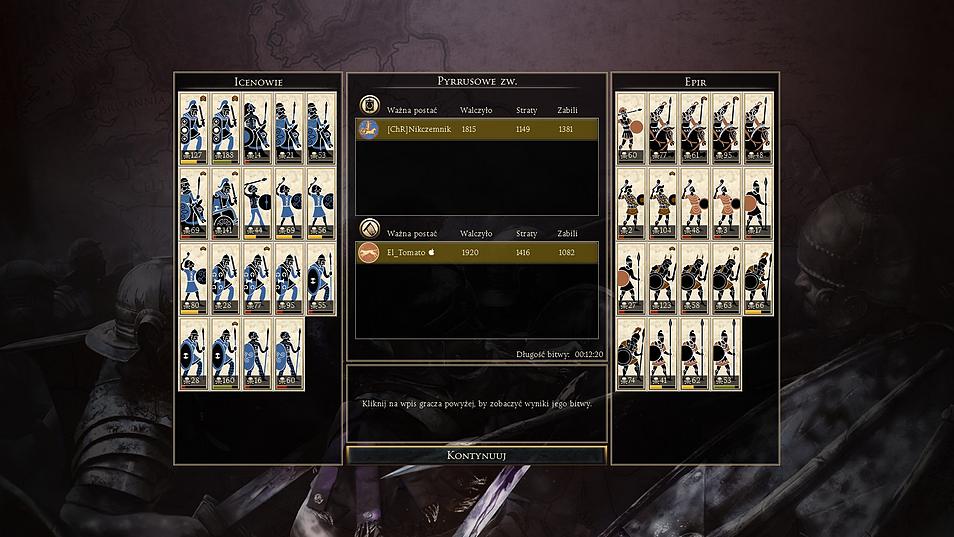The image size is (954, 537).
Task: Select the Icenowie unit card with 188 kills
Action: [225, 128]
